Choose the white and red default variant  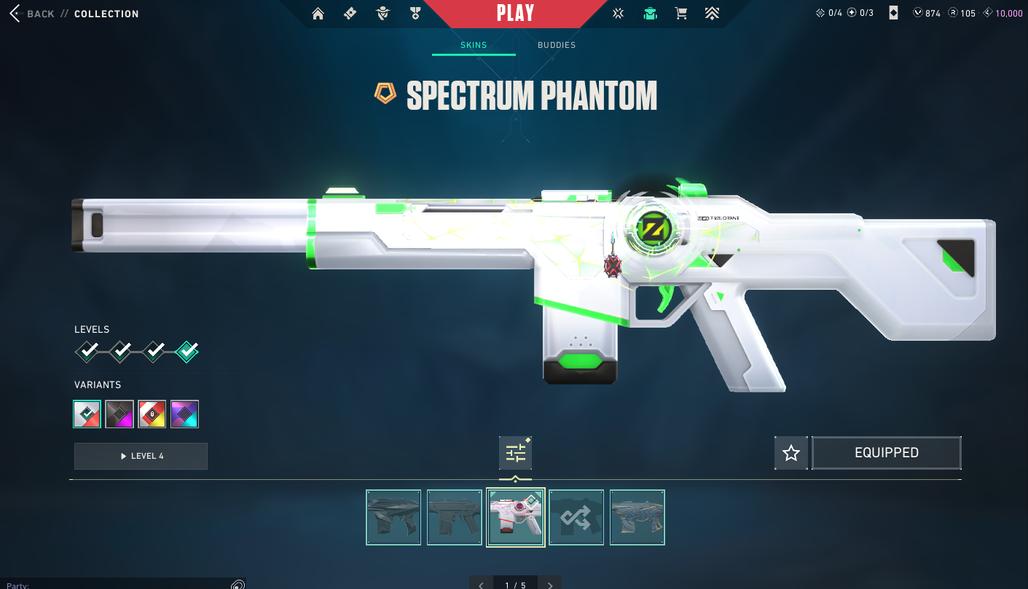point(87,414)
